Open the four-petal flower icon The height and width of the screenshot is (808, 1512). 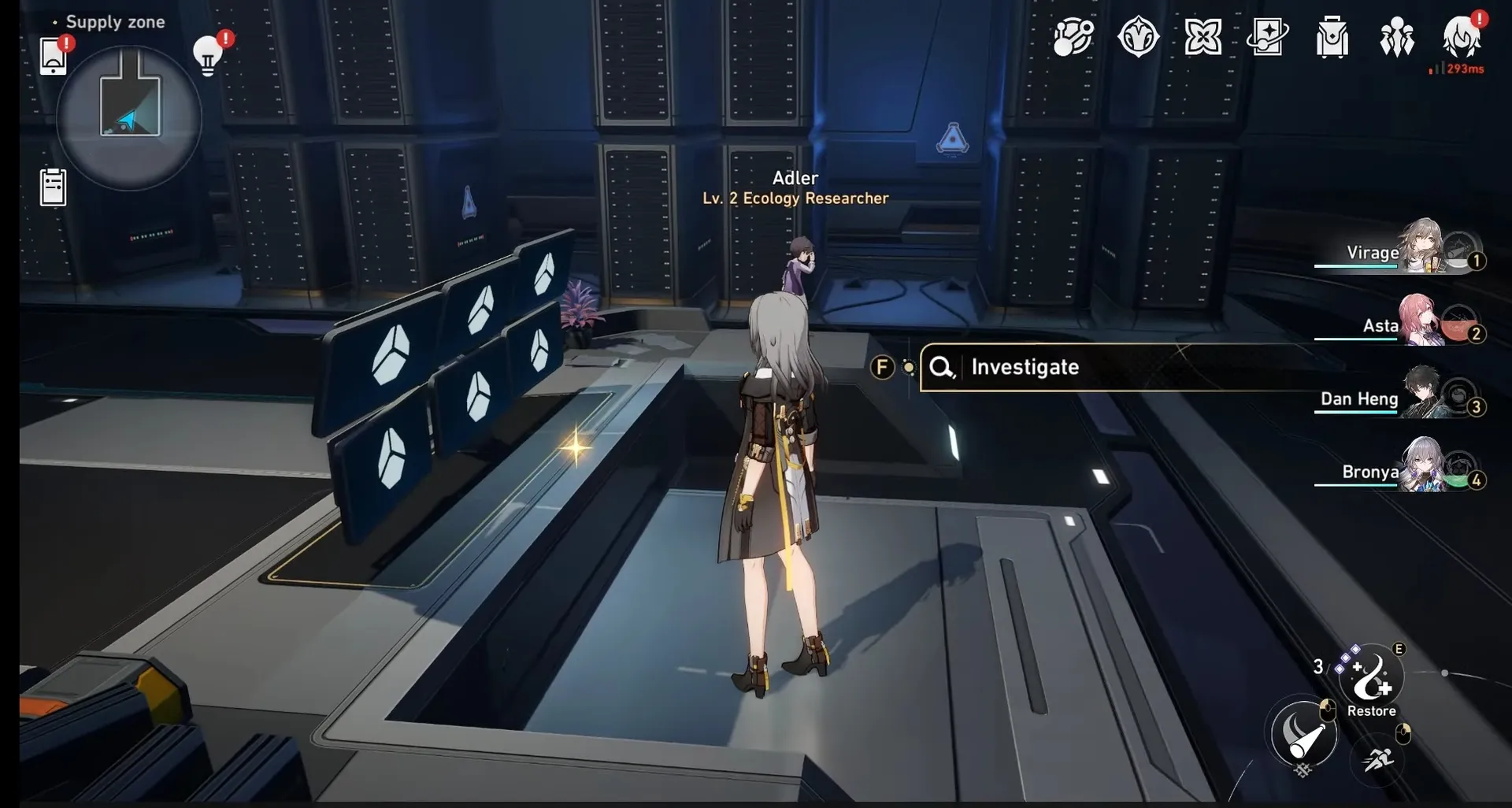coord(1203,37)
